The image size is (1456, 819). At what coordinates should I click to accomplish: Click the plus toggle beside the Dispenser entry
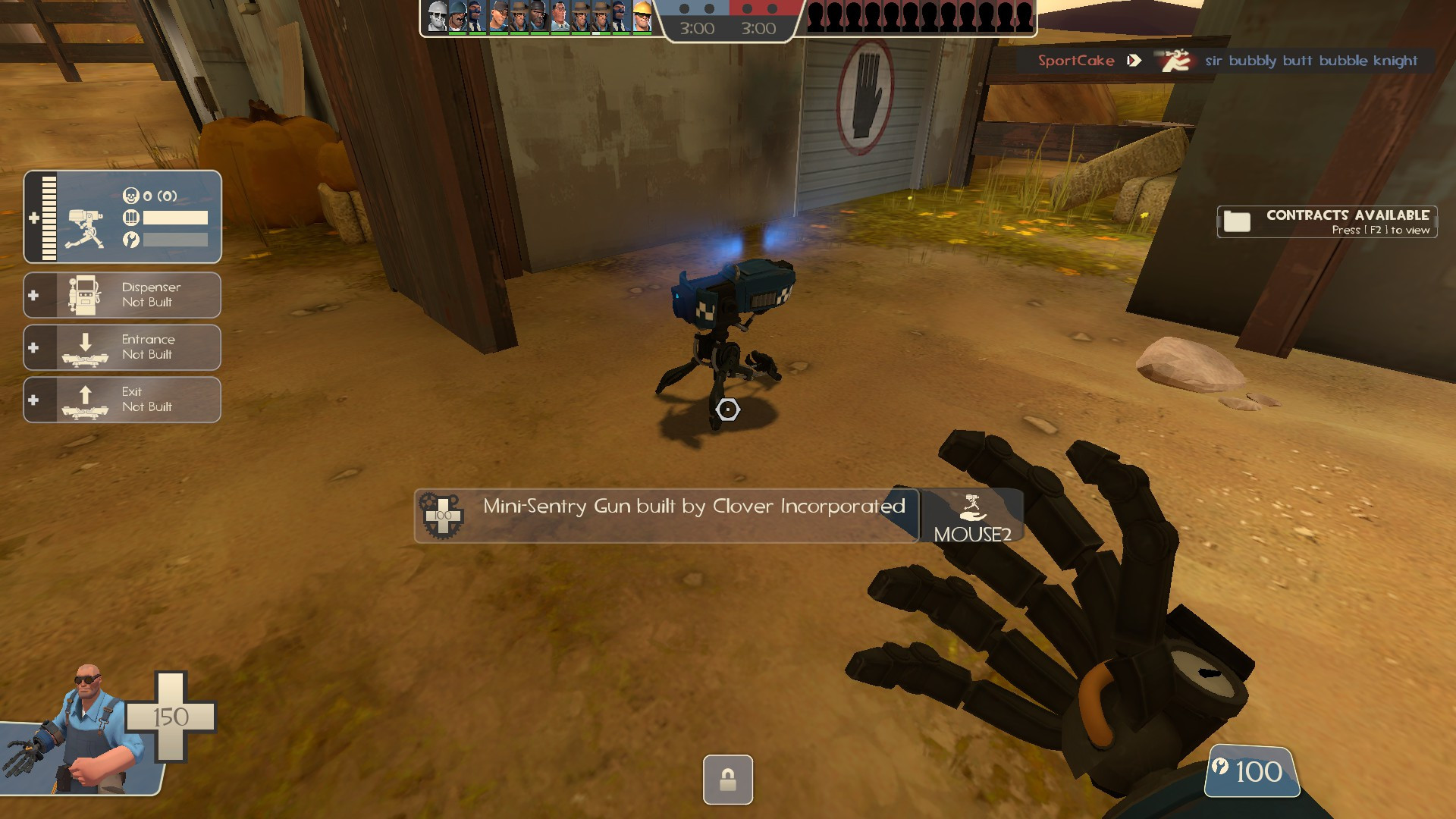click(x=34, y=295)
